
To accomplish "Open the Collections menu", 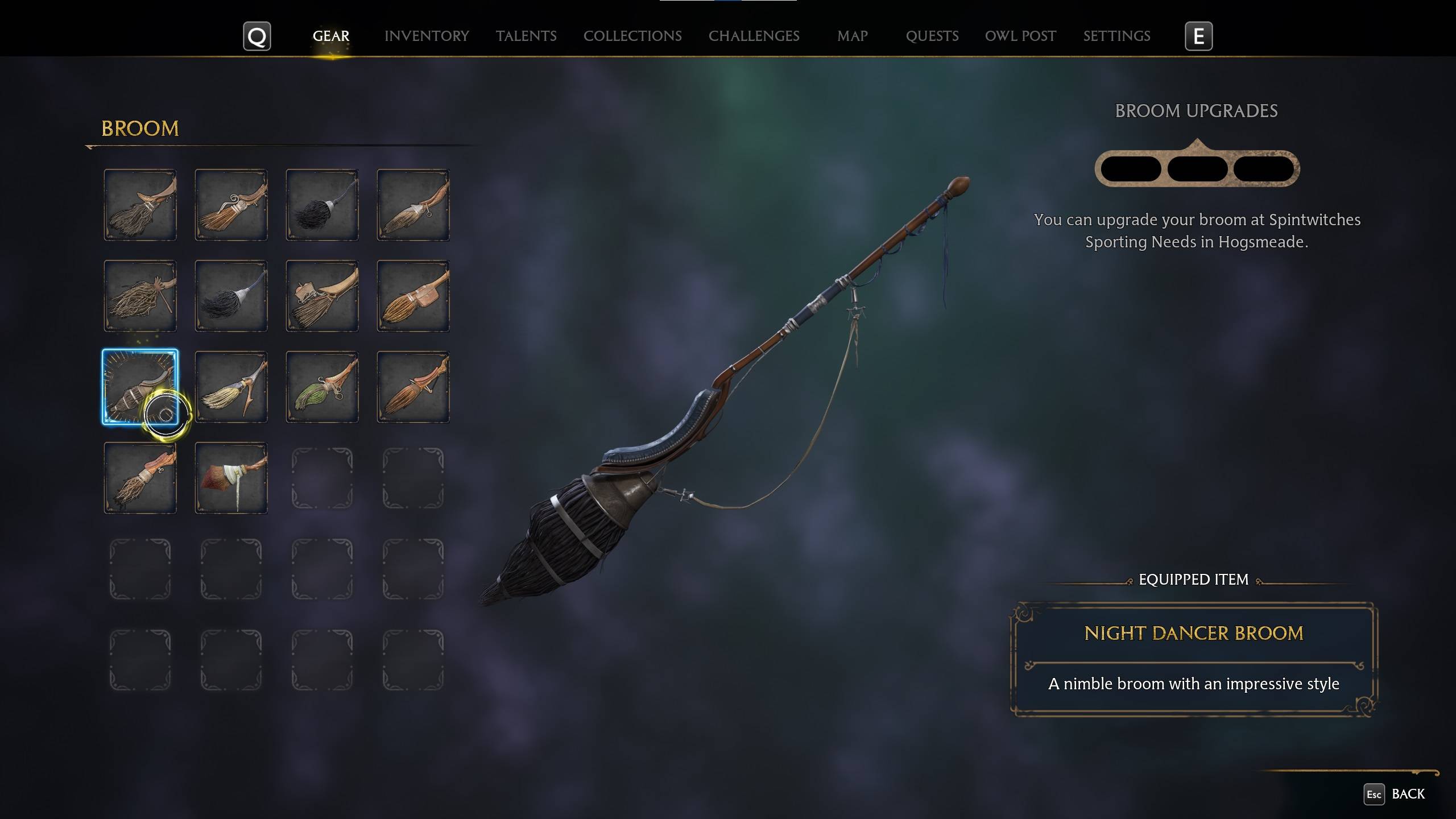I will pyautogui.click(x=632, y=36).
